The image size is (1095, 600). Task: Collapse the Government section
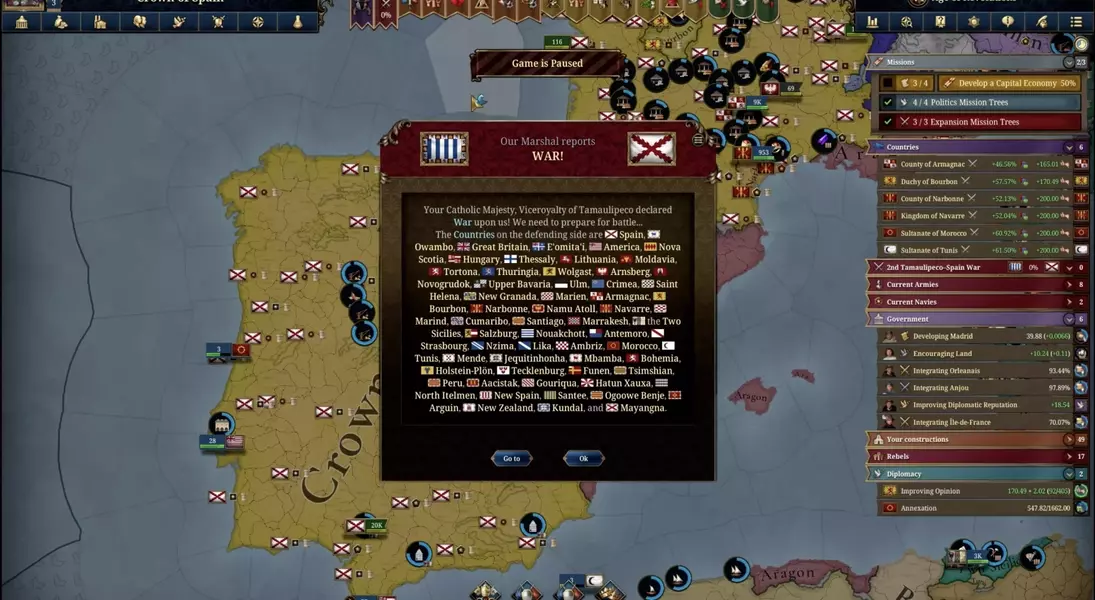tap(1068, 319)
